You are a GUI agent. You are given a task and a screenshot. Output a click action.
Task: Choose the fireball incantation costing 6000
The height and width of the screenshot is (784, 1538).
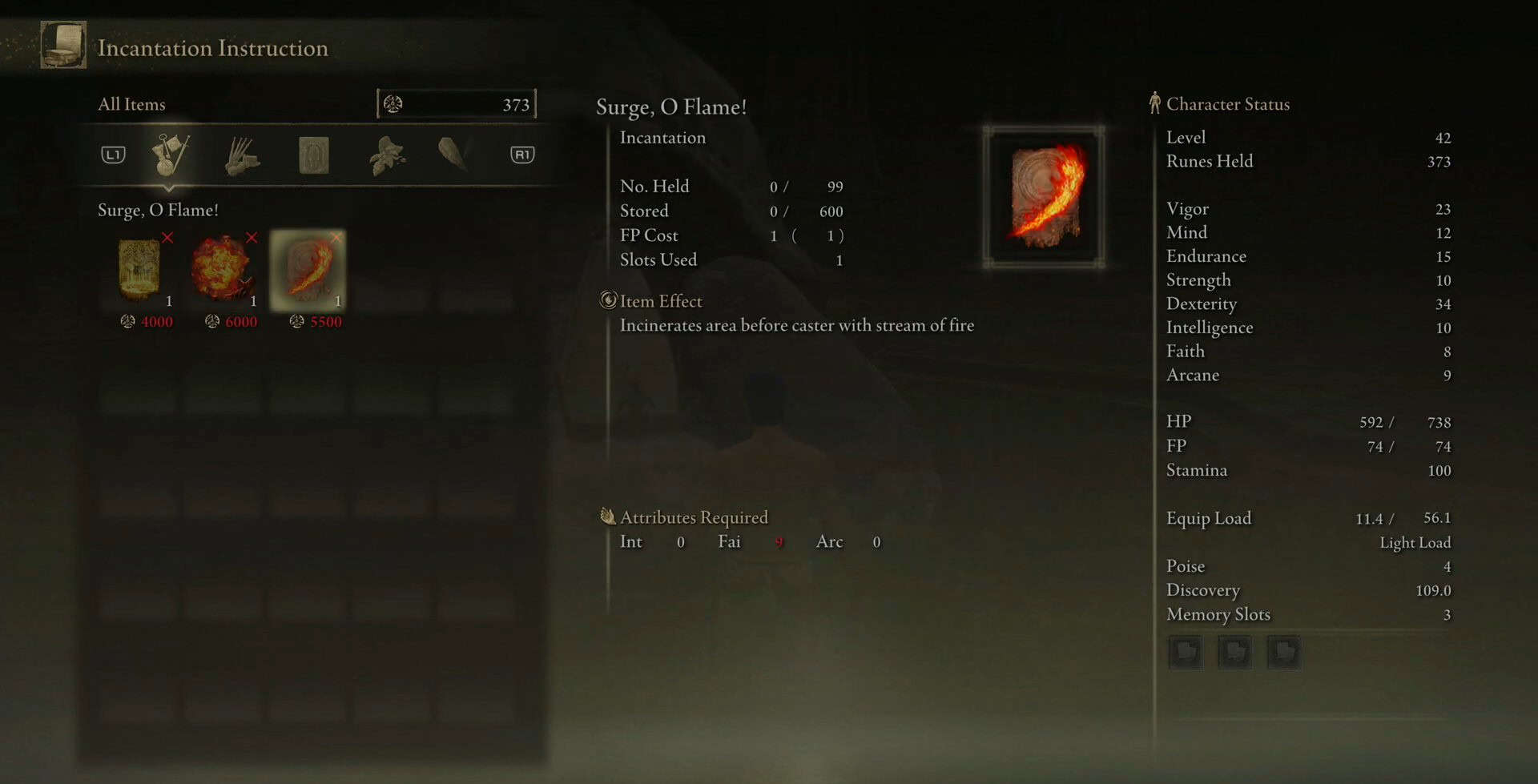224,270
